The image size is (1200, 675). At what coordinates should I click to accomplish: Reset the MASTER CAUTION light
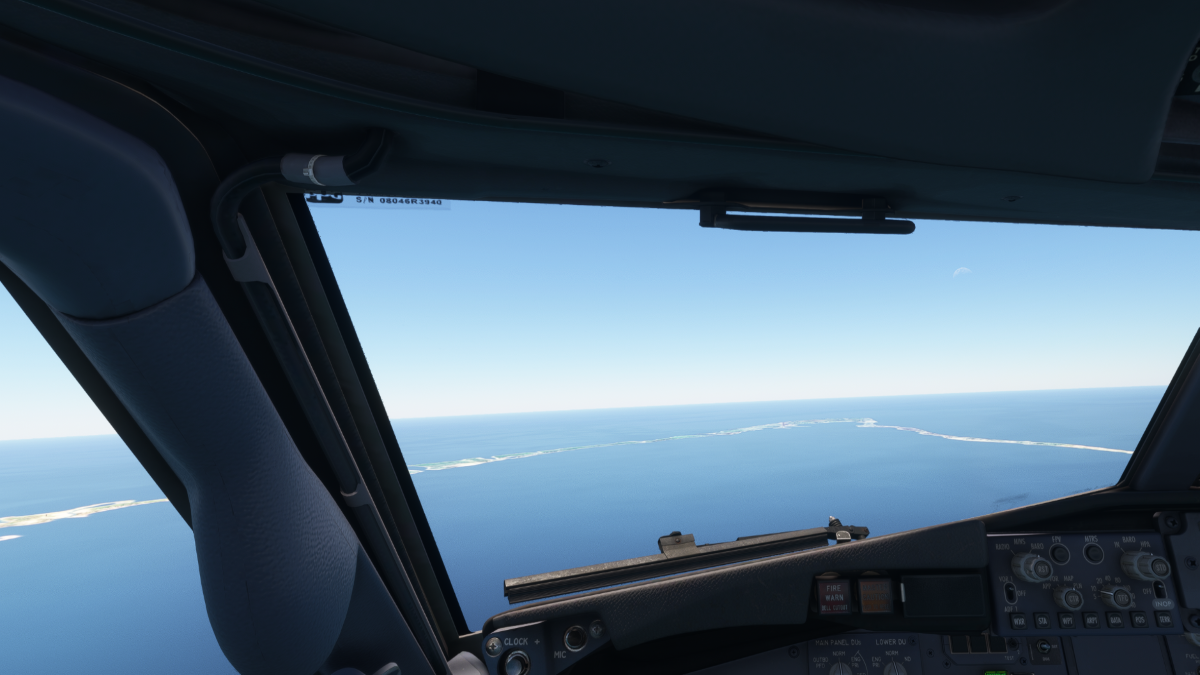pyautogui.click(x=875, y=595)
